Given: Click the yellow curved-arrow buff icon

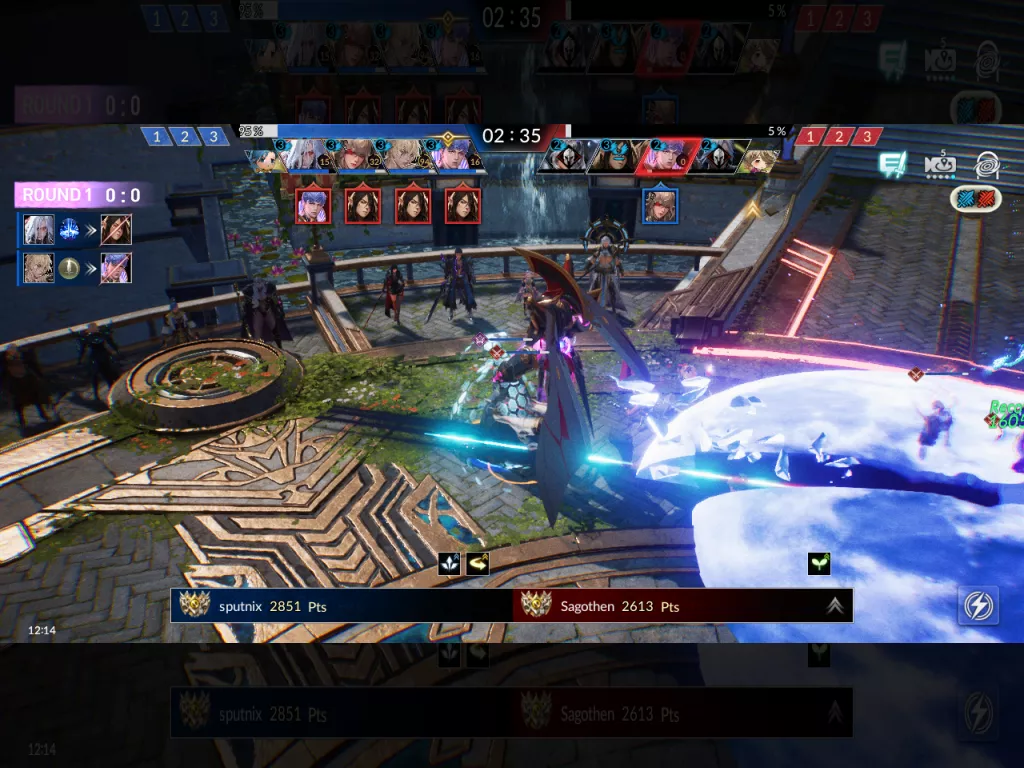Looking at the screenshot, I should [478, 564].
